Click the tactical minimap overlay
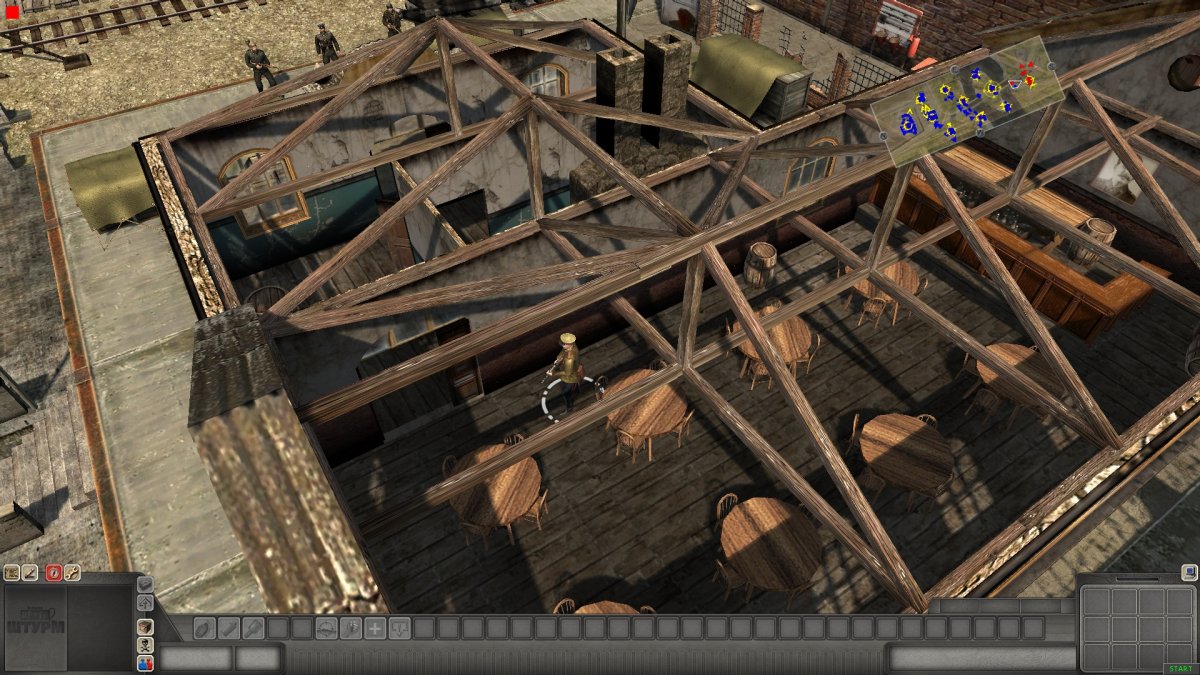This screenshot has width=1200, height=675. click(x=967, y=100)
